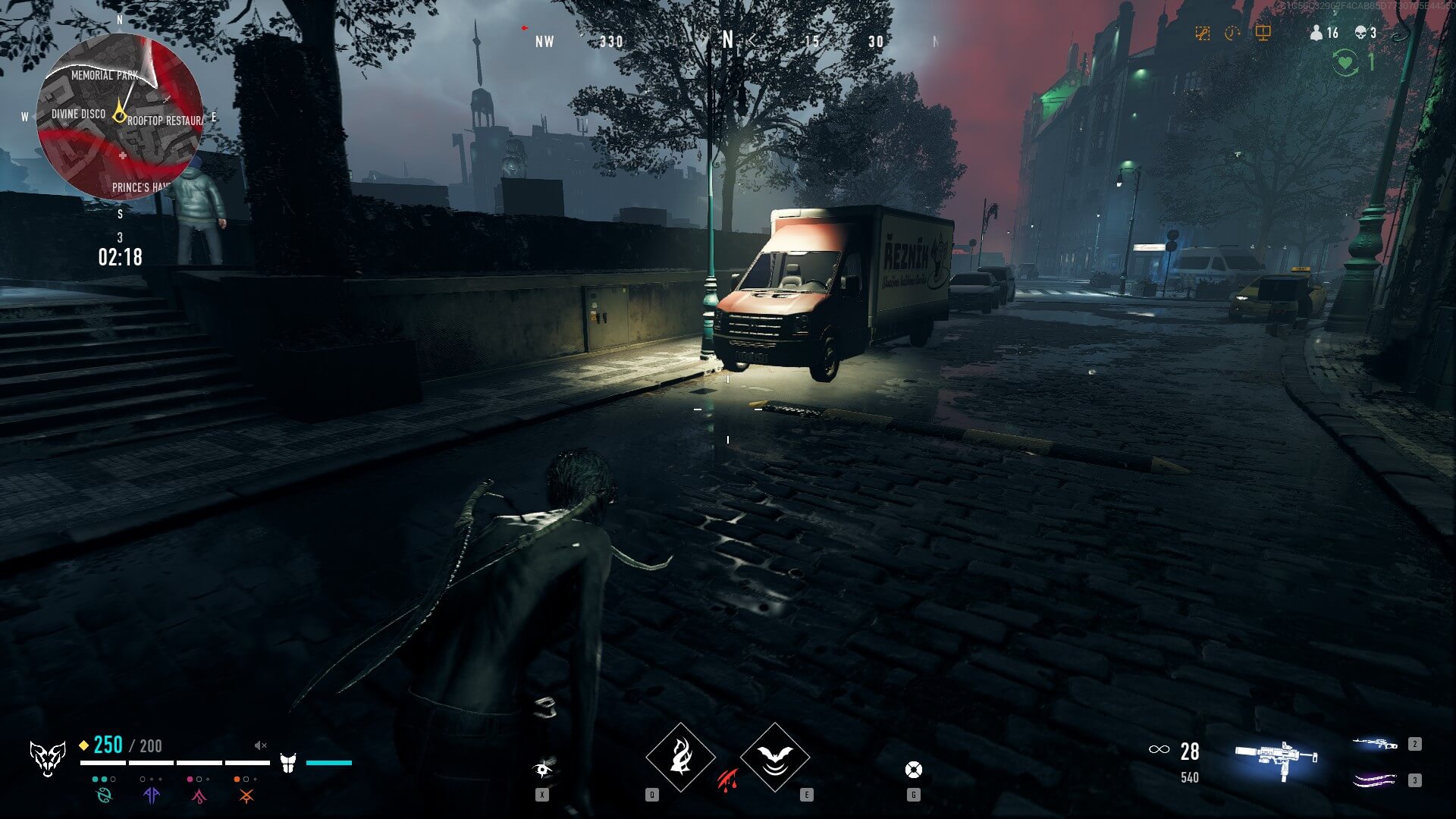This screenshot has width=1456, height=819.
Task: Click the muted speaker voice icon
Action: (x=261, y=745)
